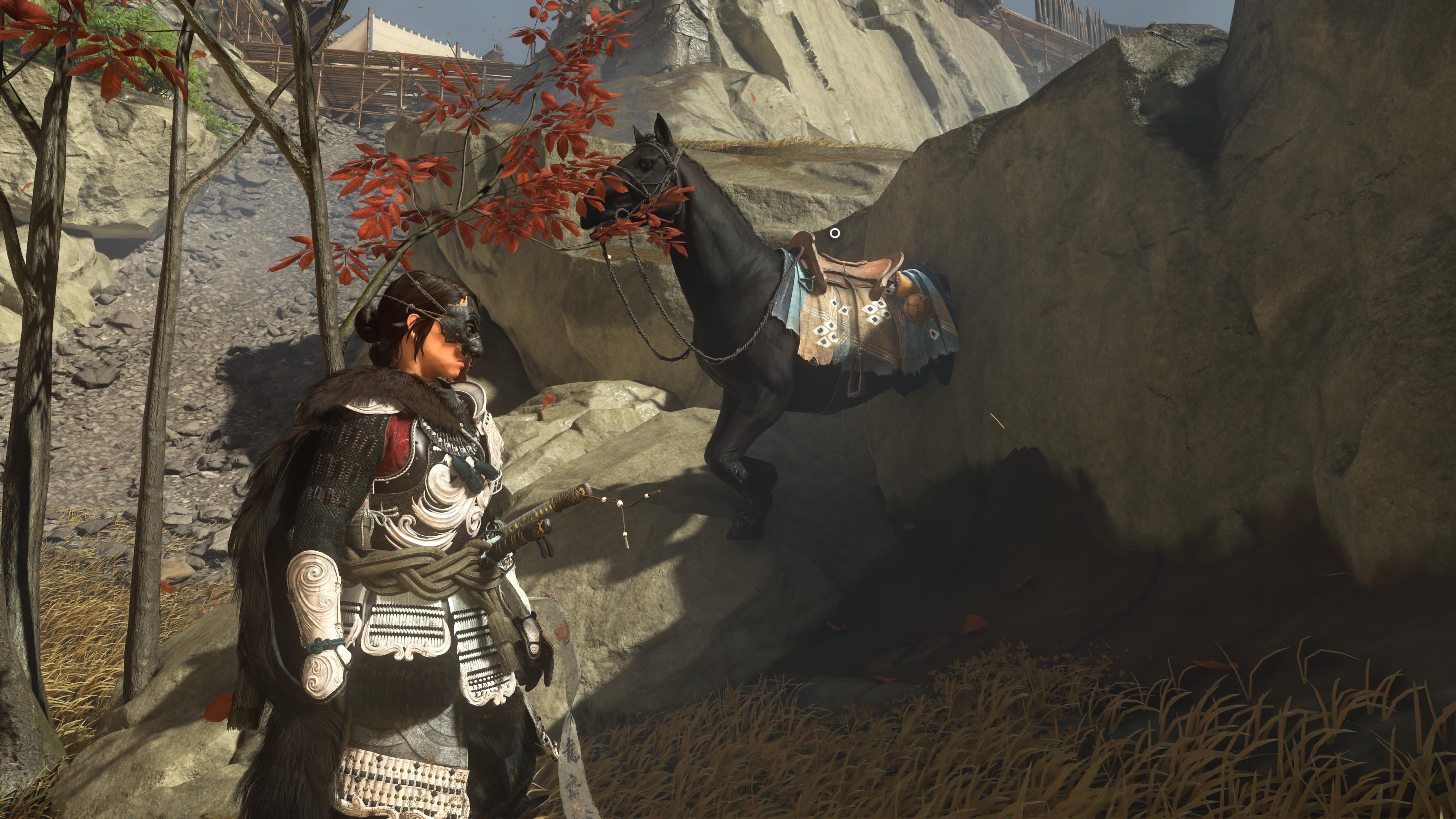Image resolution: width=1456 pixels, height=819 pixels.
Task: Select the white circle interaction marker above the saddle
Action: [834, 233]
